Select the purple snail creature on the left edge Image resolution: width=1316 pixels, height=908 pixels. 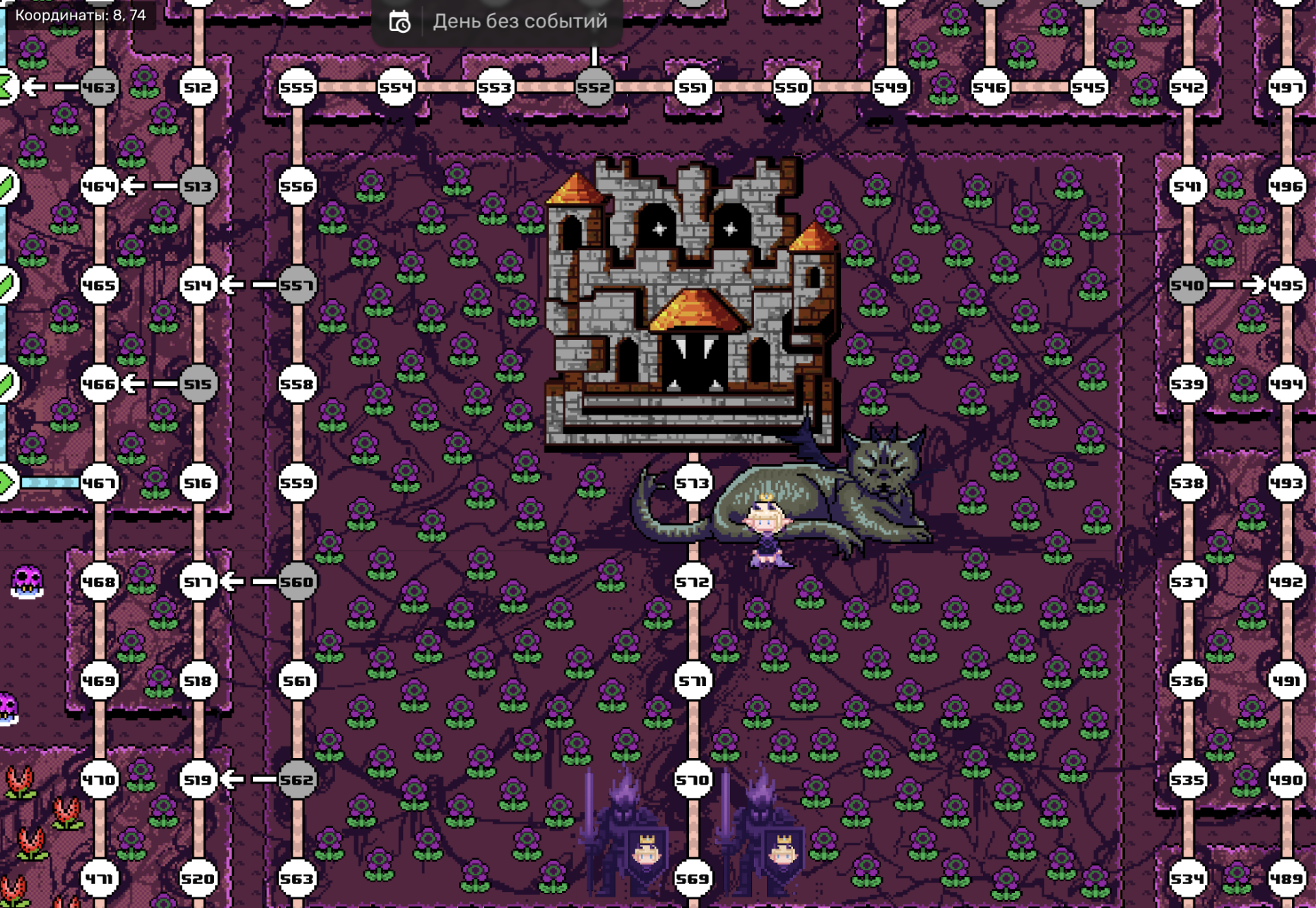(26, 579)
